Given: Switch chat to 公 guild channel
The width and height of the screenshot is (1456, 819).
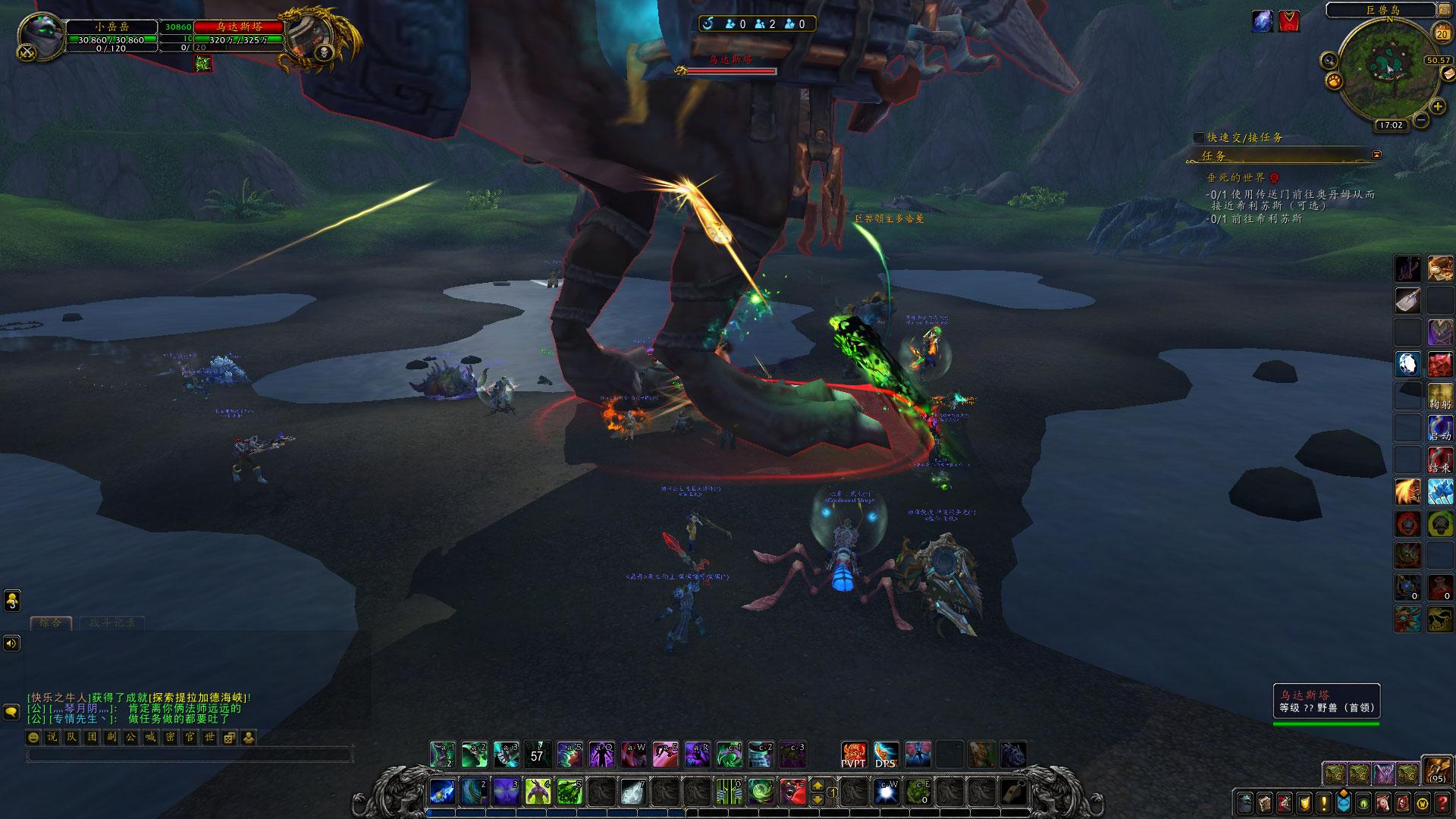Looking at the screenshot, I should pos(131,737).
